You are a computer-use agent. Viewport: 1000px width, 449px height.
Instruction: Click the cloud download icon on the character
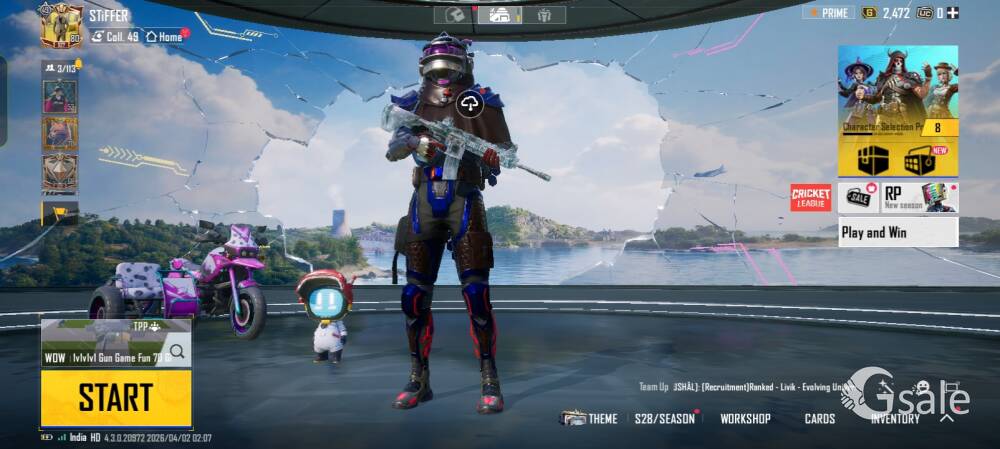[469, 103]
